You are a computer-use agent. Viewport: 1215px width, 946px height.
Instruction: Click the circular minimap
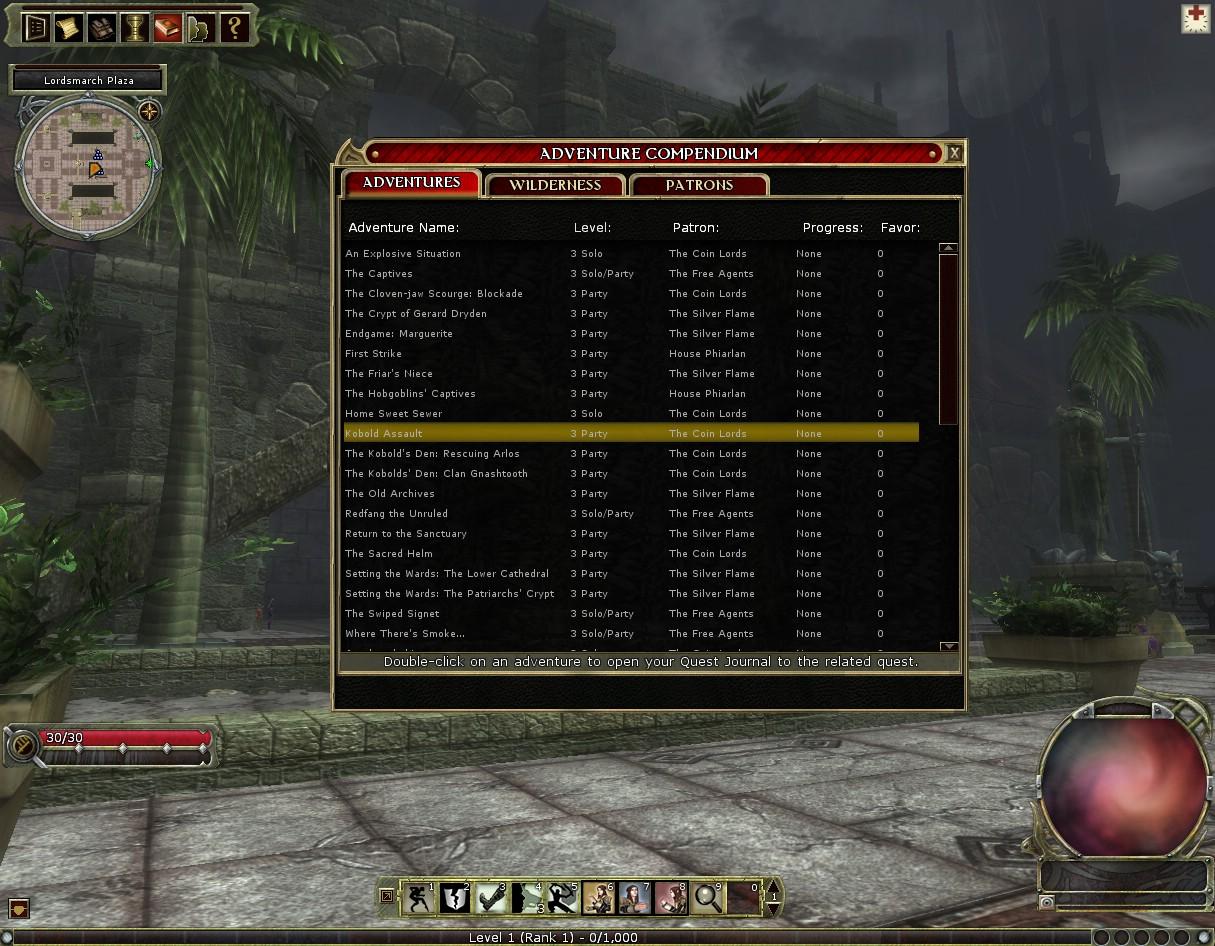[88, 166]
